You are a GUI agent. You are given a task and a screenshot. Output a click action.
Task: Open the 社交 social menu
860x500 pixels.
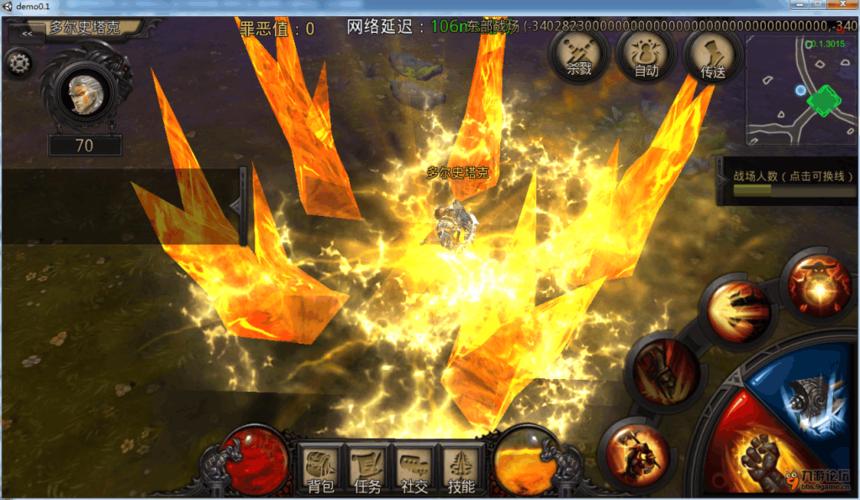414,470
